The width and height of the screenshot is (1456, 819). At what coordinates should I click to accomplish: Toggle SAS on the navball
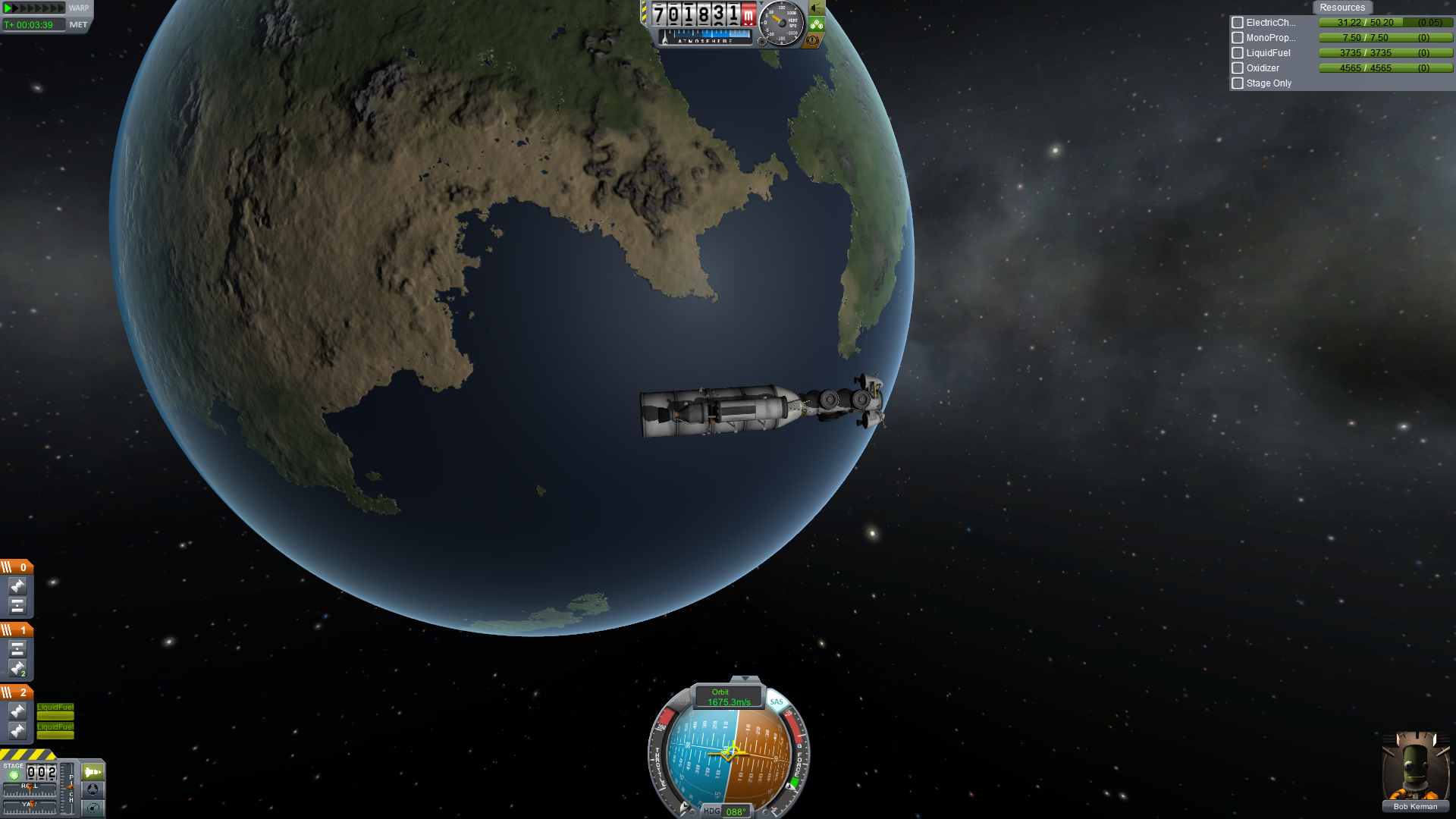[x=777, y=702]
